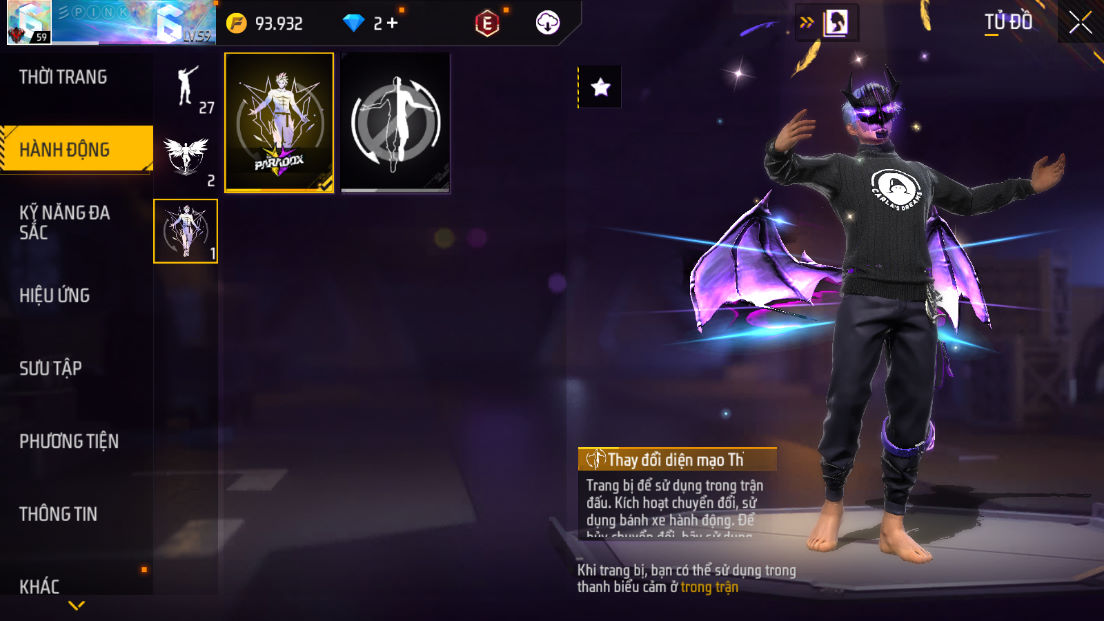Expand the sidebar with the yellow down arrow

(76, 606)
